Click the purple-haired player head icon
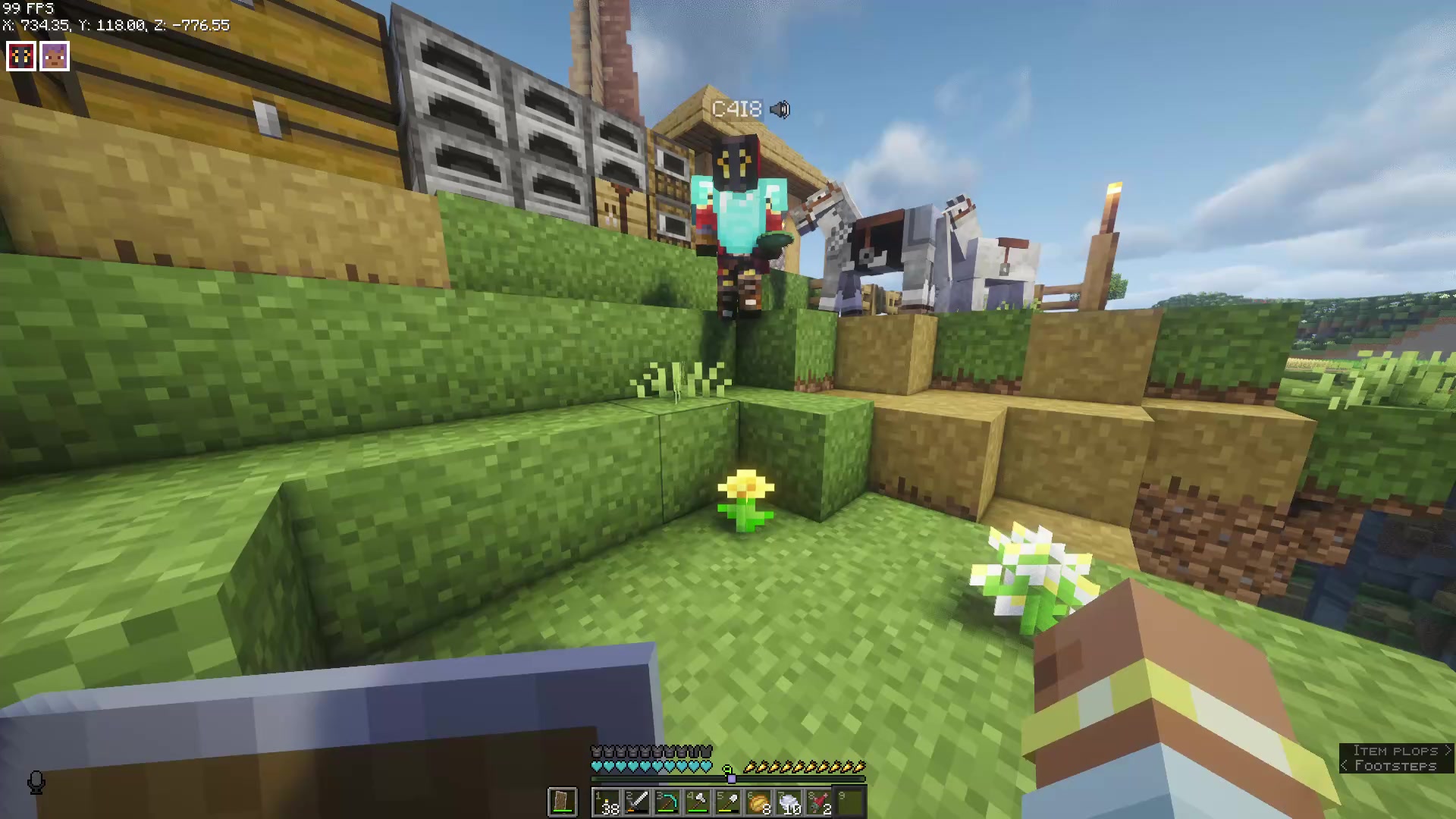The image size is (1456, 819). (54, 55)
